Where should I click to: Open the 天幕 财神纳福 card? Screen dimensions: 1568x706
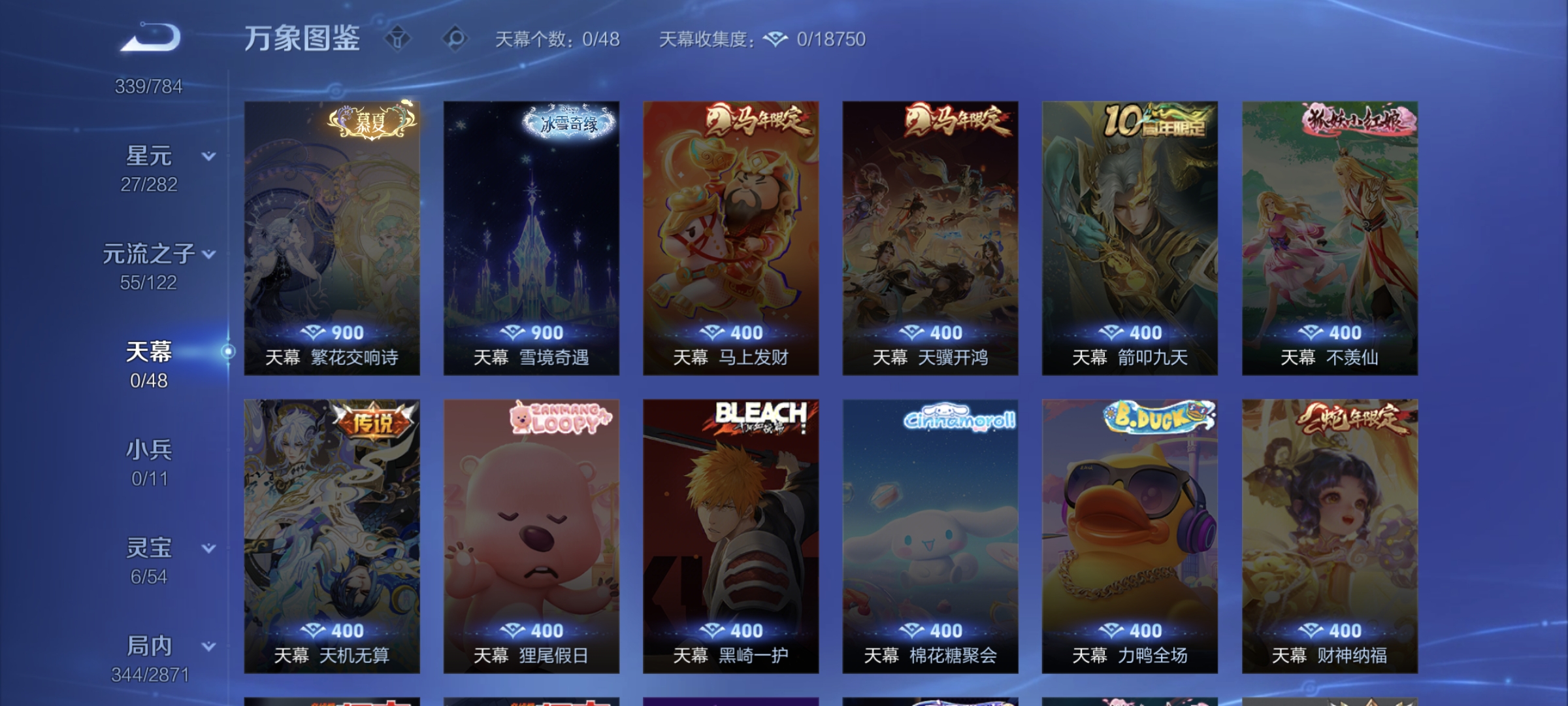coord(1326,536)
